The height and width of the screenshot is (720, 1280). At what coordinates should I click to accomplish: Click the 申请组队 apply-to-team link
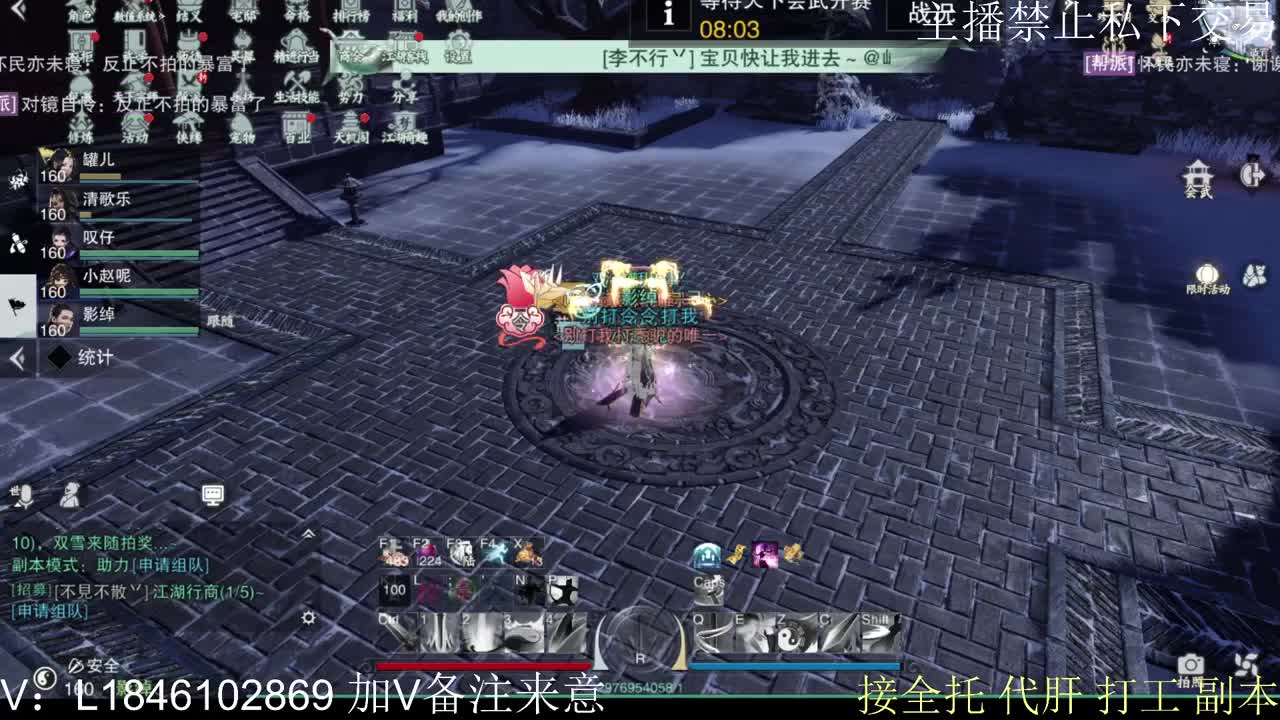[x=170, y=565]
